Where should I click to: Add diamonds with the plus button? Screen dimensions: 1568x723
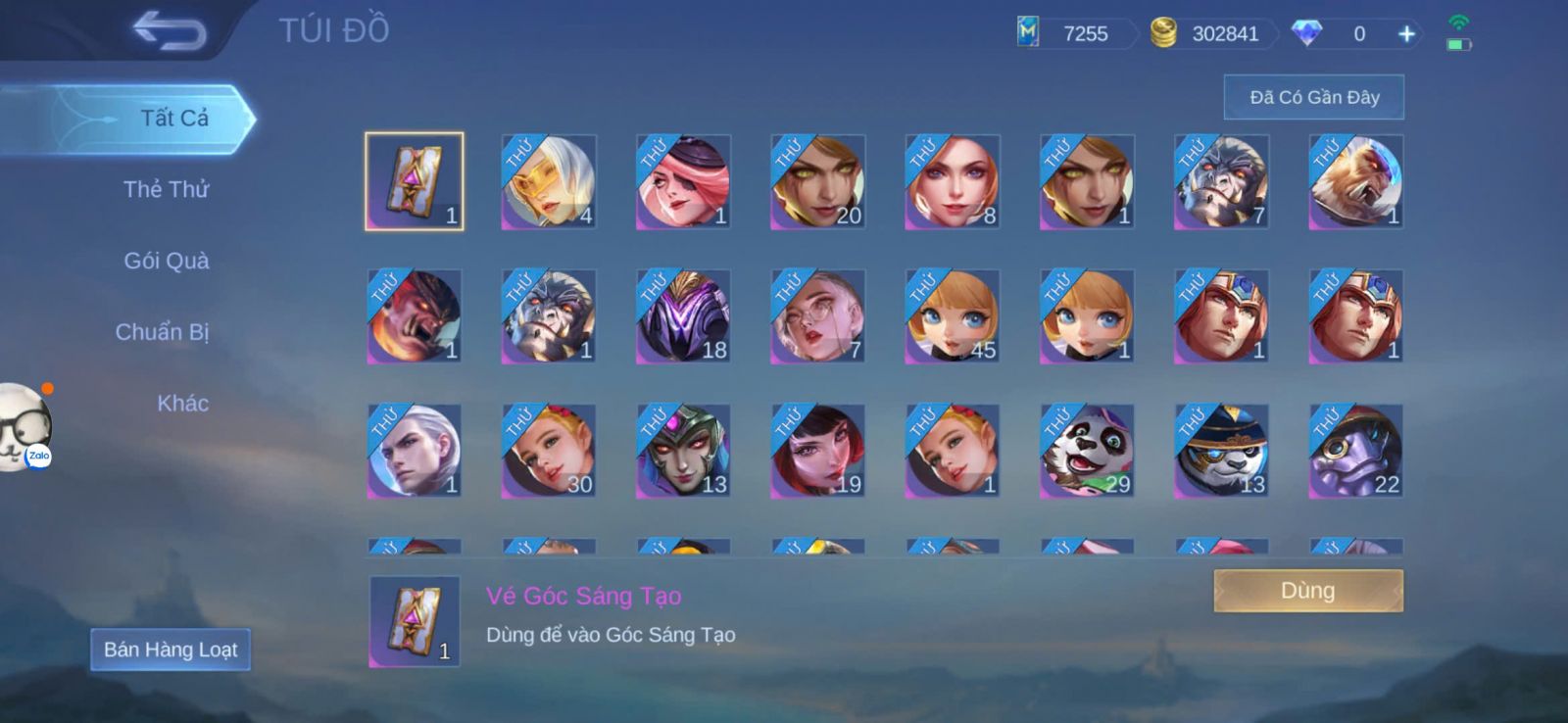(1406, 34)
